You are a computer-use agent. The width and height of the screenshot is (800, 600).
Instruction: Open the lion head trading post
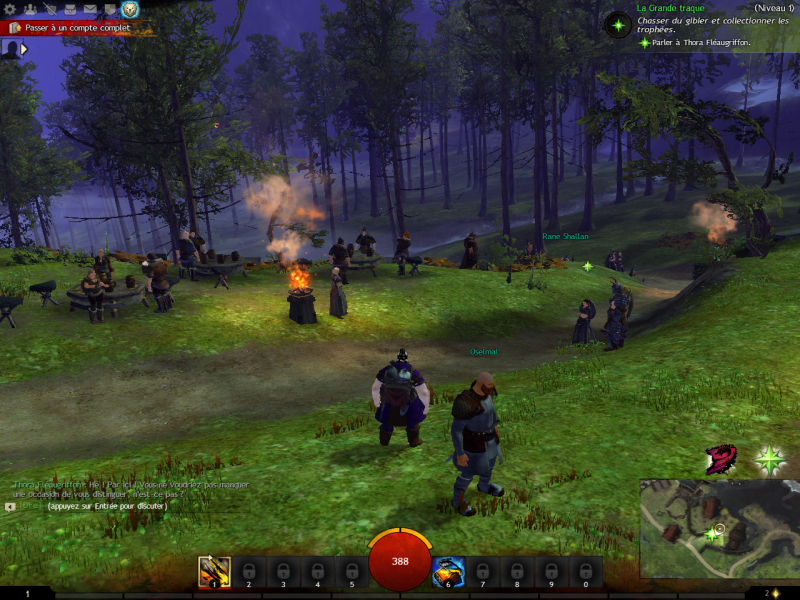click(x=130, y=9)
